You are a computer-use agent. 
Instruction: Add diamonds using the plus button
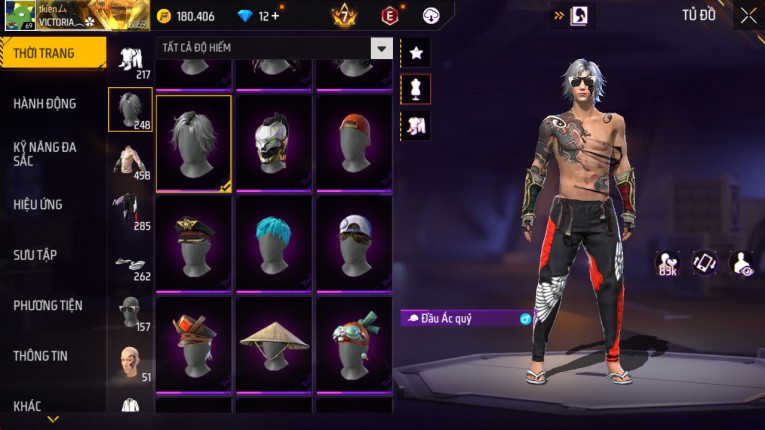(x=275, y=16)
